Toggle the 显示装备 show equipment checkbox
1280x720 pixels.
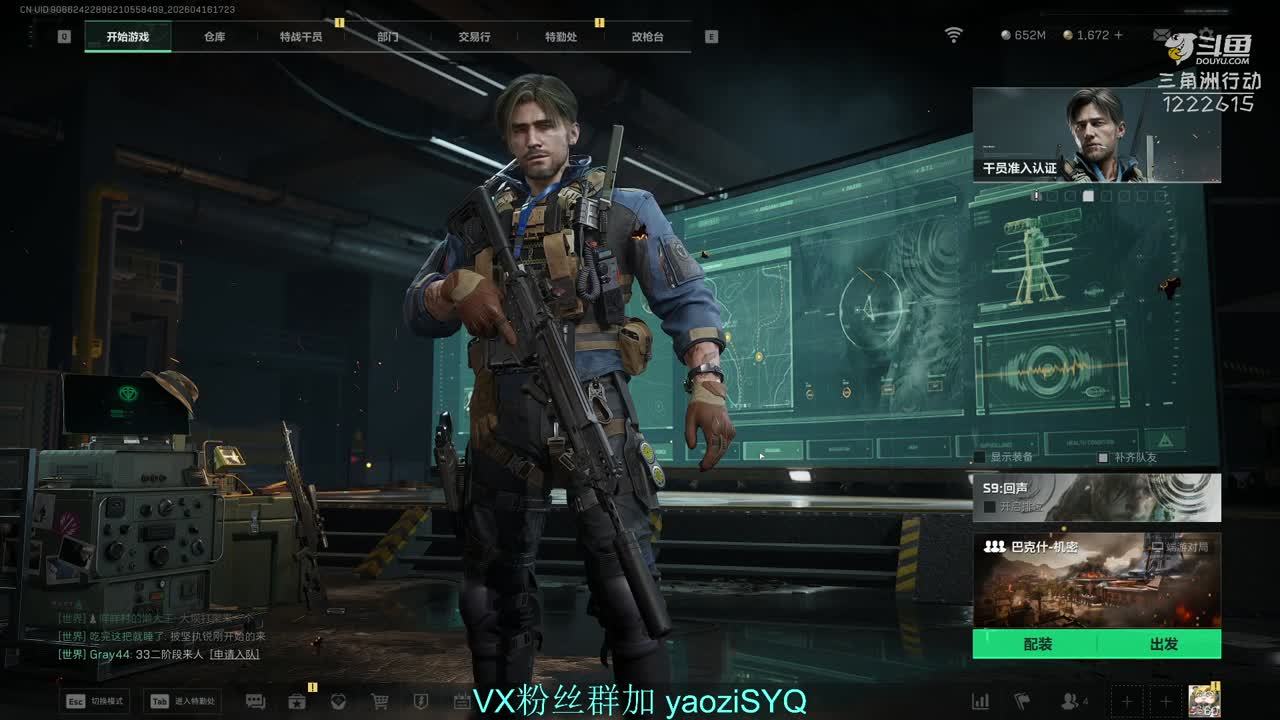pos(980,457)
